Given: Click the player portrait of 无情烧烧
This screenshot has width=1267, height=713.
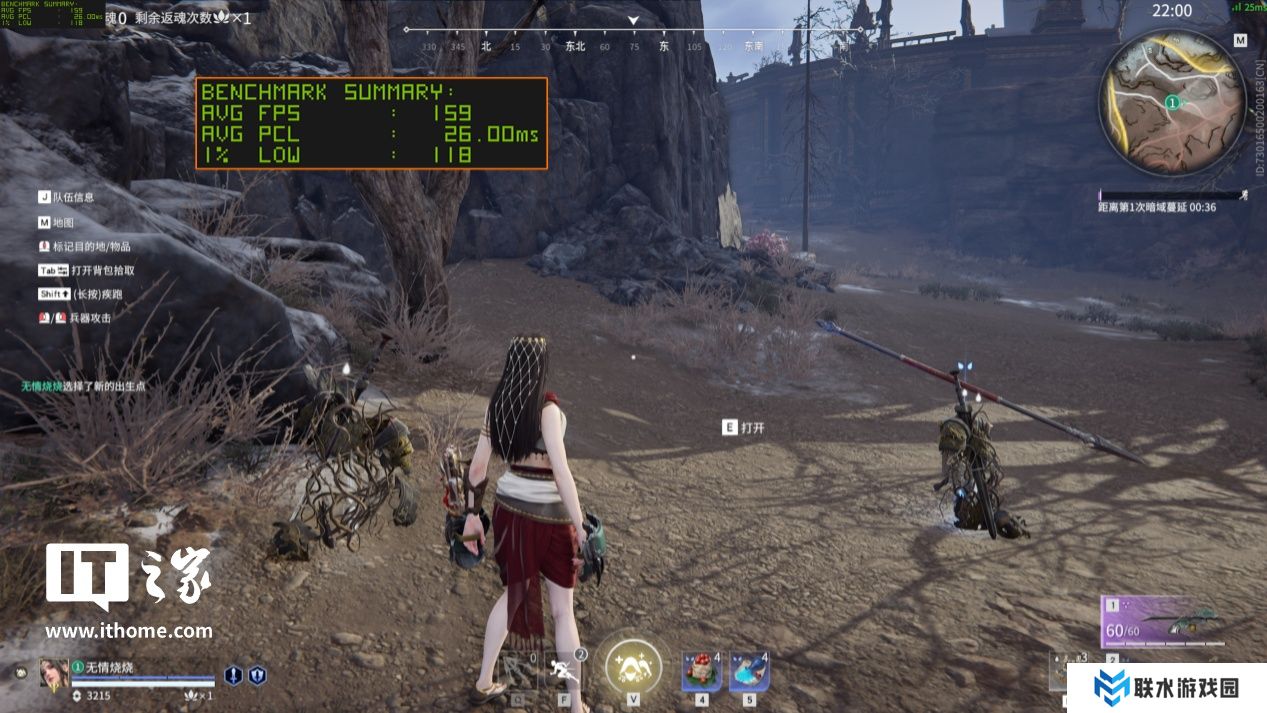Looking at the screenshot, I should tap(54, 673).
